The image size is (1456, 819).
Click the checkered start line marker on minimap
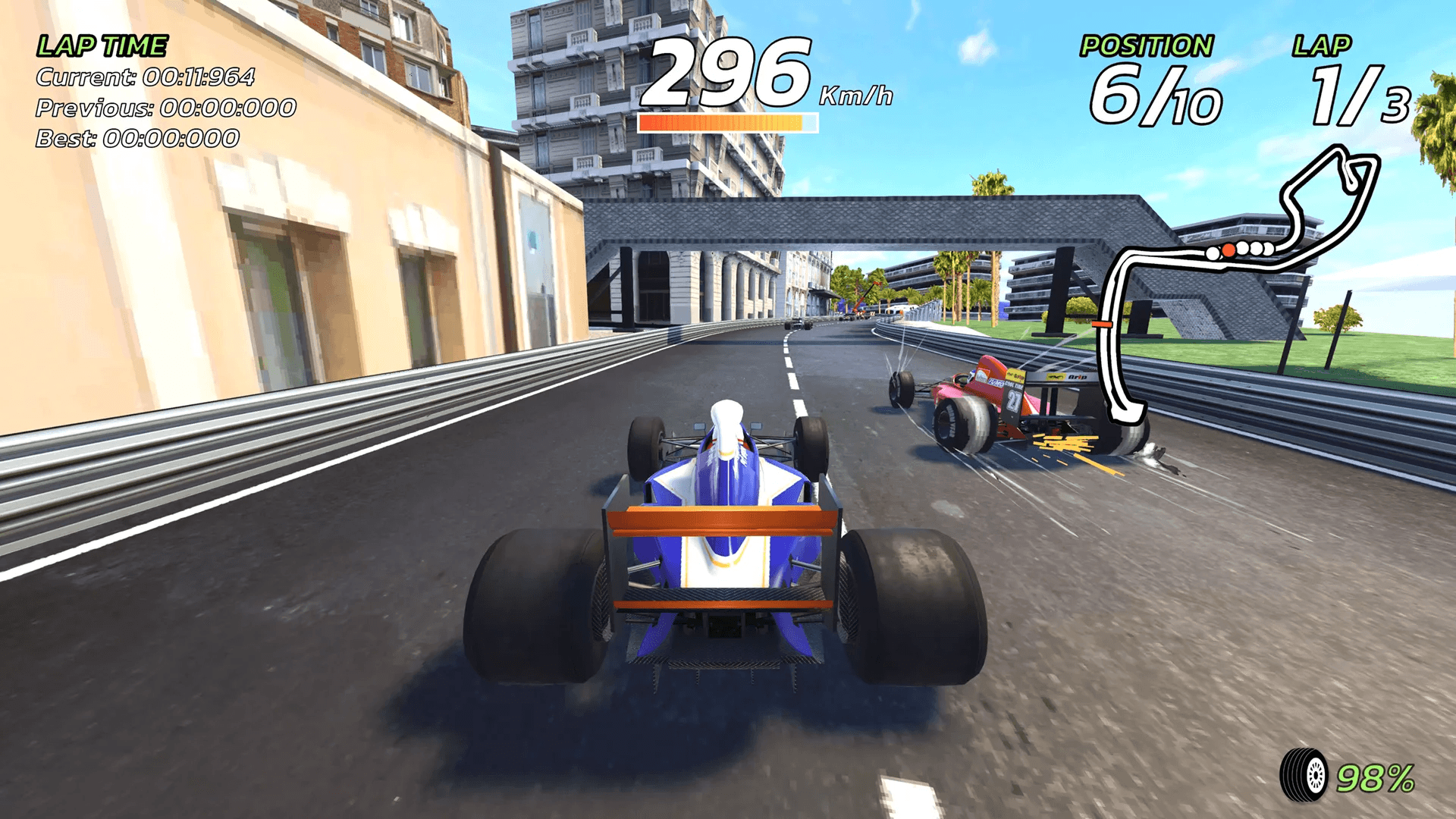pyautogui.click(x=1103, y=324)
